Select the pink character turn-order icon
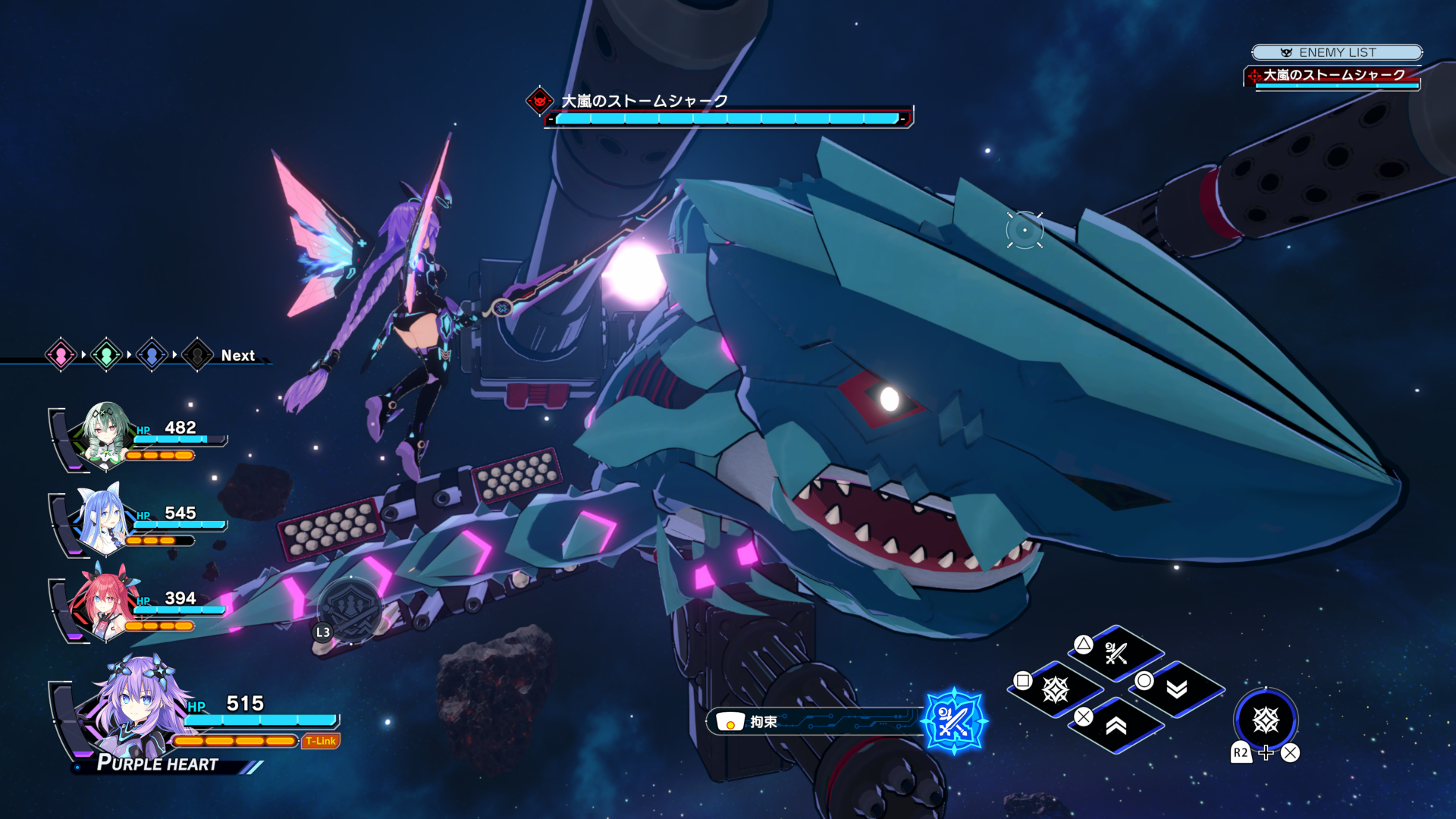The width and height of the screenshot is (1456, 819). click(x=61, y=354)
